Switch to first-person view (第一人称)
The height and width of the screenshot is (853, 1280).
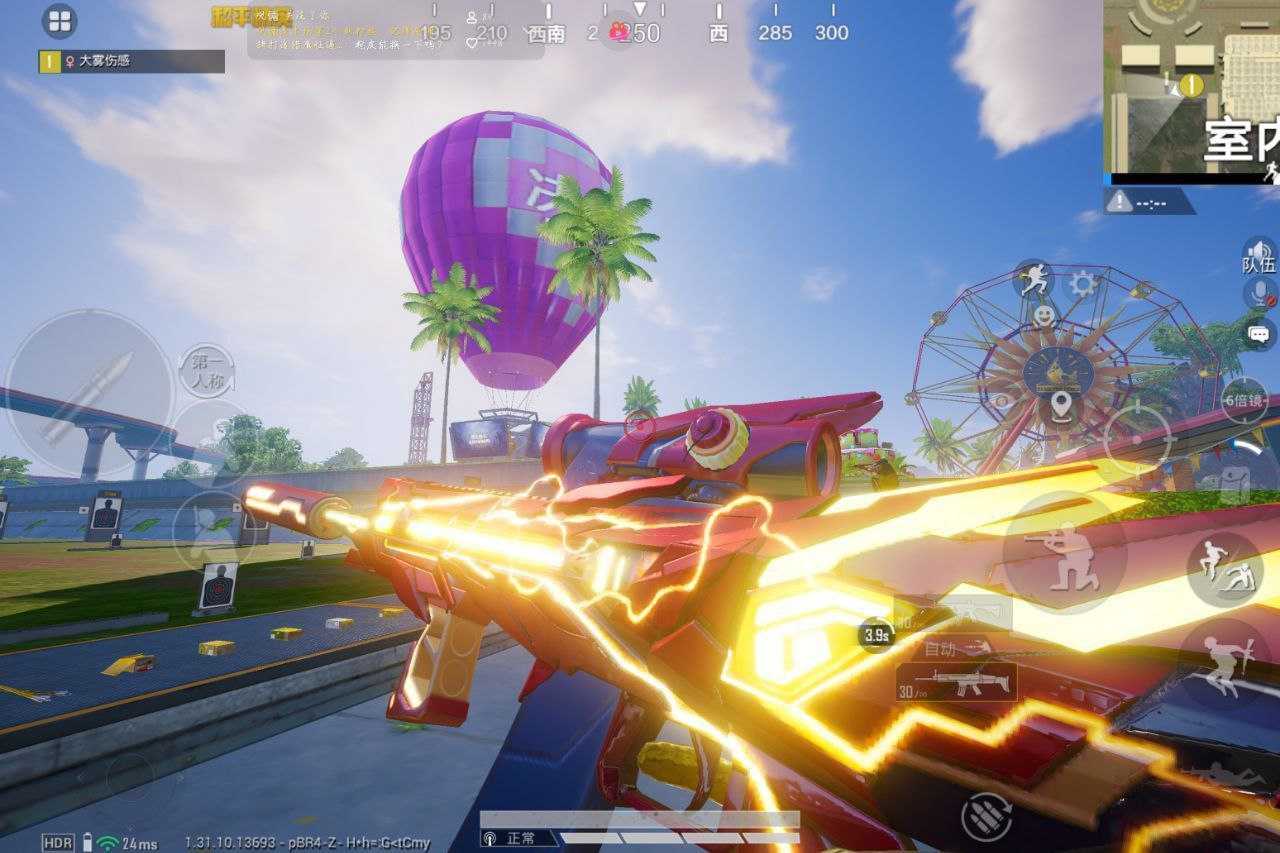pyautogui.click(x=208, y=372)
